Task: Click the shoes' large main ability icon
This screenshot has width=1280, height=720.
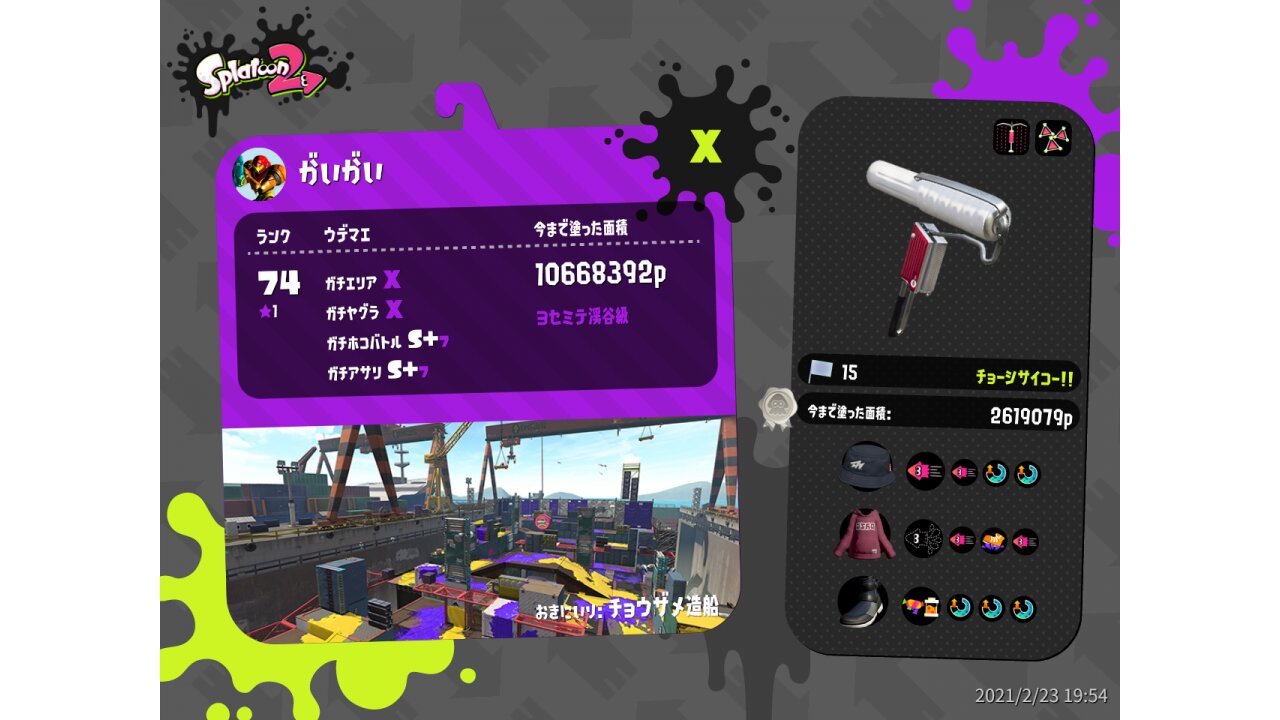Action: (x=921, y=606)
